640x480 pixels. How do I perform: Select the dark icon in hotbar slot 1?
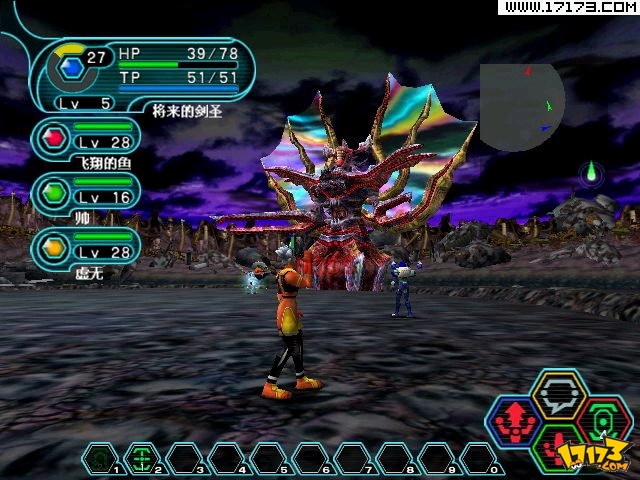point(99,459)
